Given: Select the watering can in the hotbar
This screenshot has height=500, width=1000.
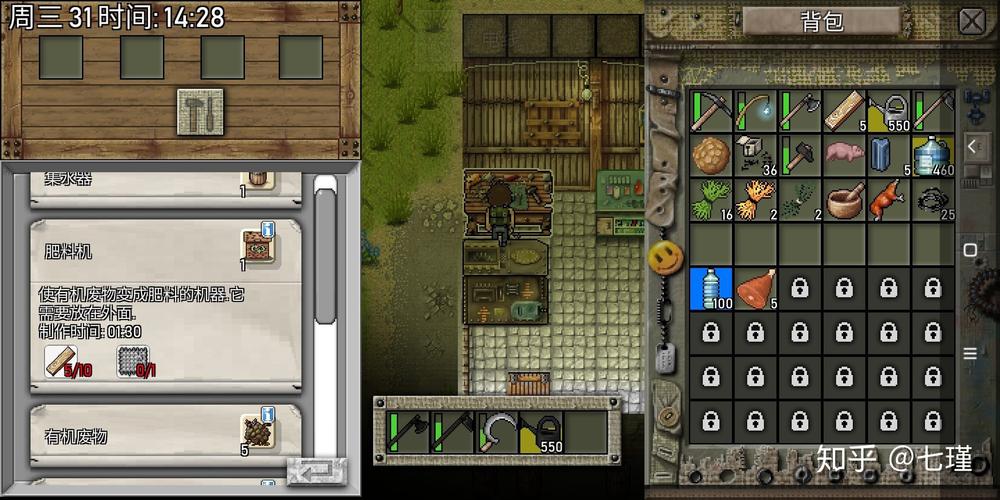Looking at the screenshot, I should point(542,433).
